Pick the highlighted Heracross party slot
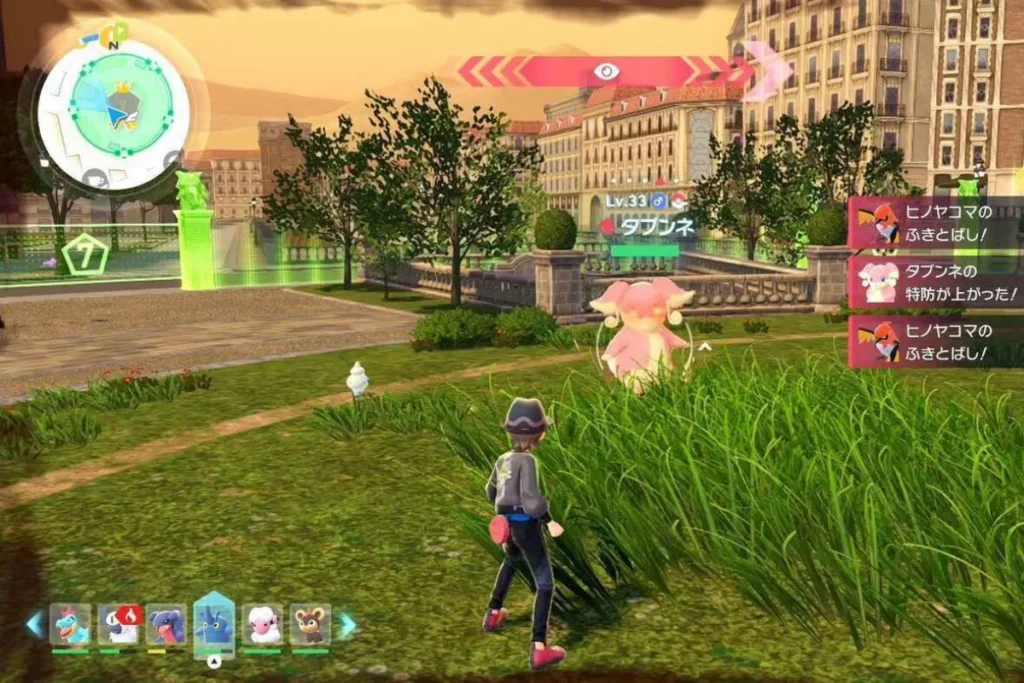 214,624
